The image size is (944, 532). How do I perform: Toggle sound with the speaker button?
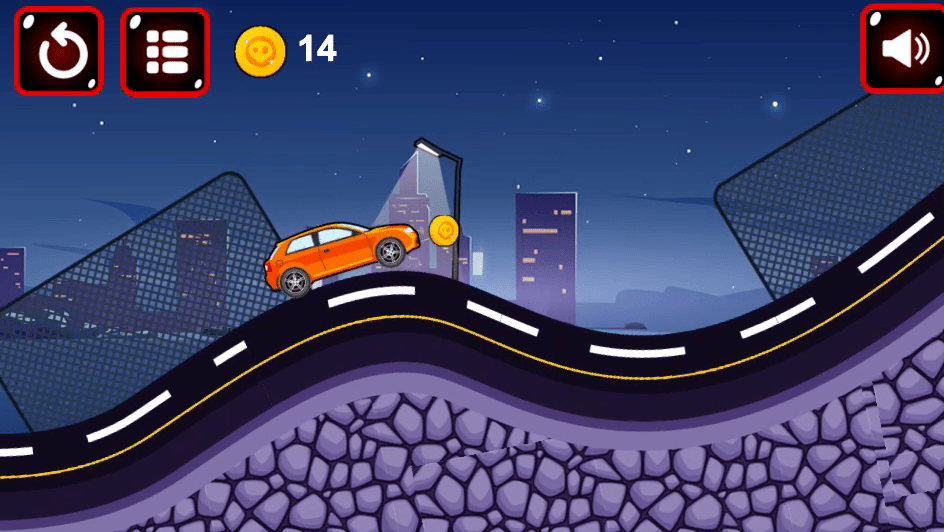pyautogui.click(x=903, y=49)
